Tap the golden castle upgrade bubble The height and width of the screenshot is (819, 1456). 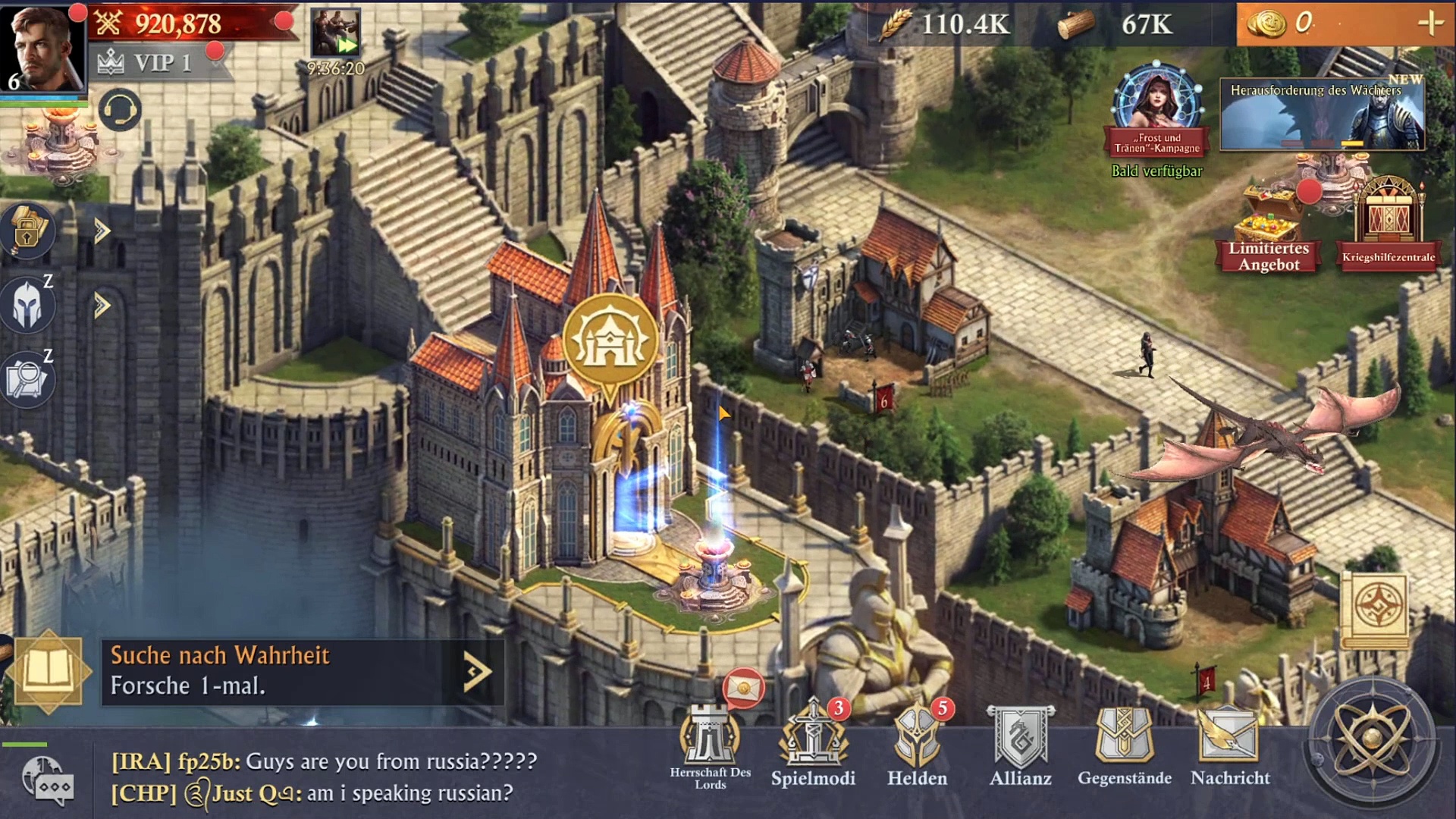[610, 340]
